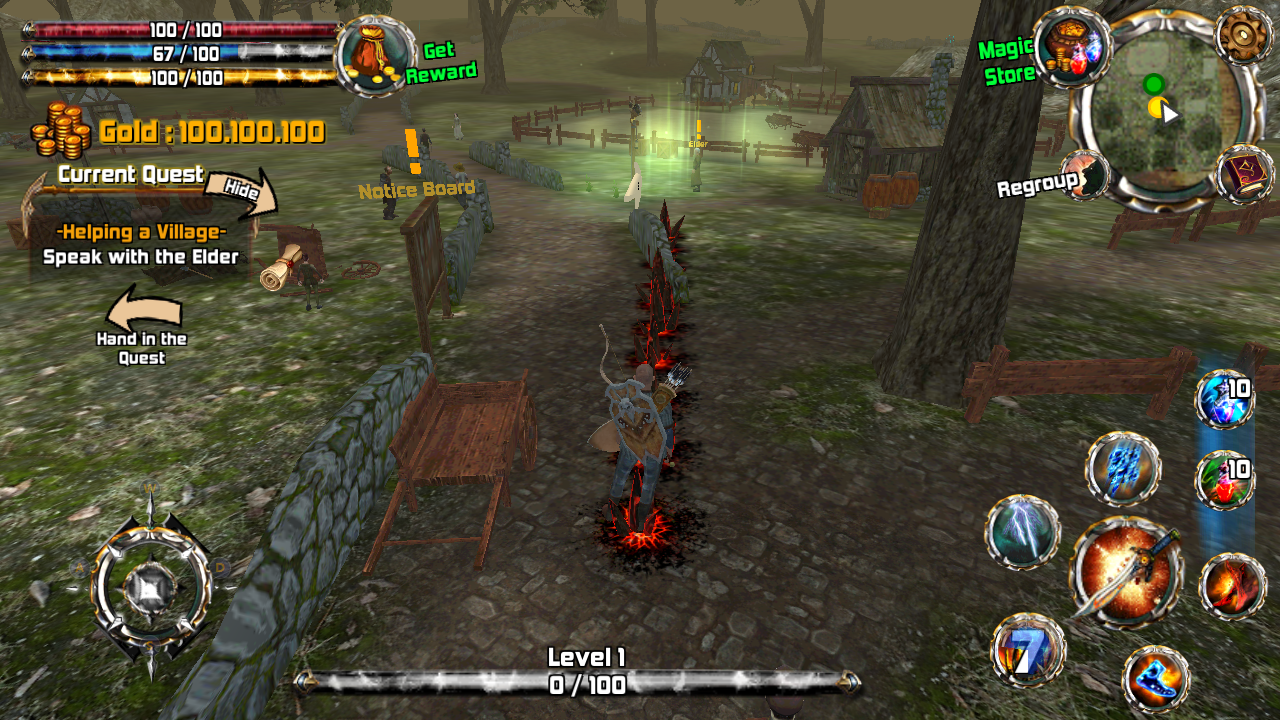The image size is (1280, 720).
Task: Tap the Regroup button
Action: (x=1086, y=176)
